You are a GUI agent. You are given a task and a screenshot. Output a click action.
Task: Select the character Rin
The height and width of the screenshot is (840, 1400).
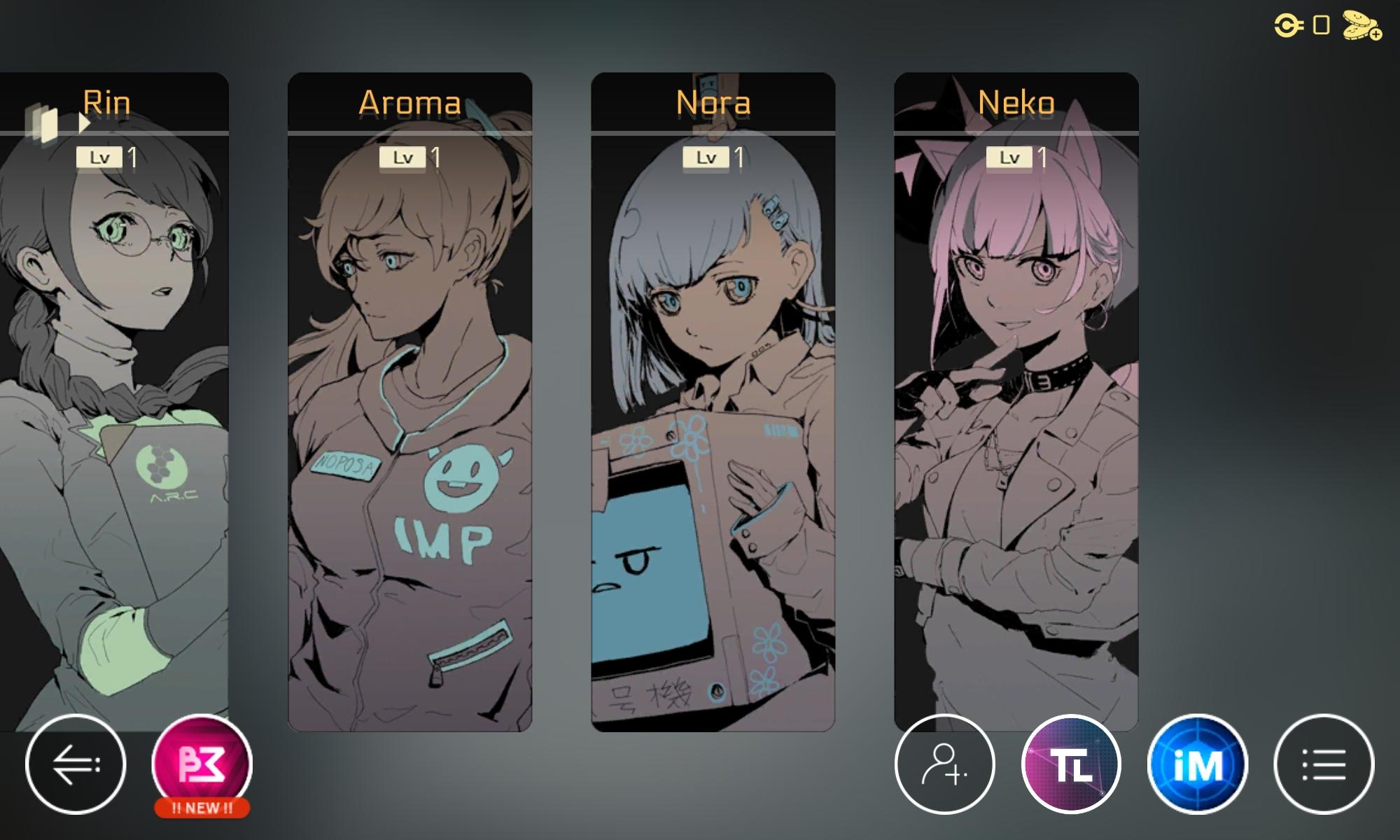pos(112,420)
